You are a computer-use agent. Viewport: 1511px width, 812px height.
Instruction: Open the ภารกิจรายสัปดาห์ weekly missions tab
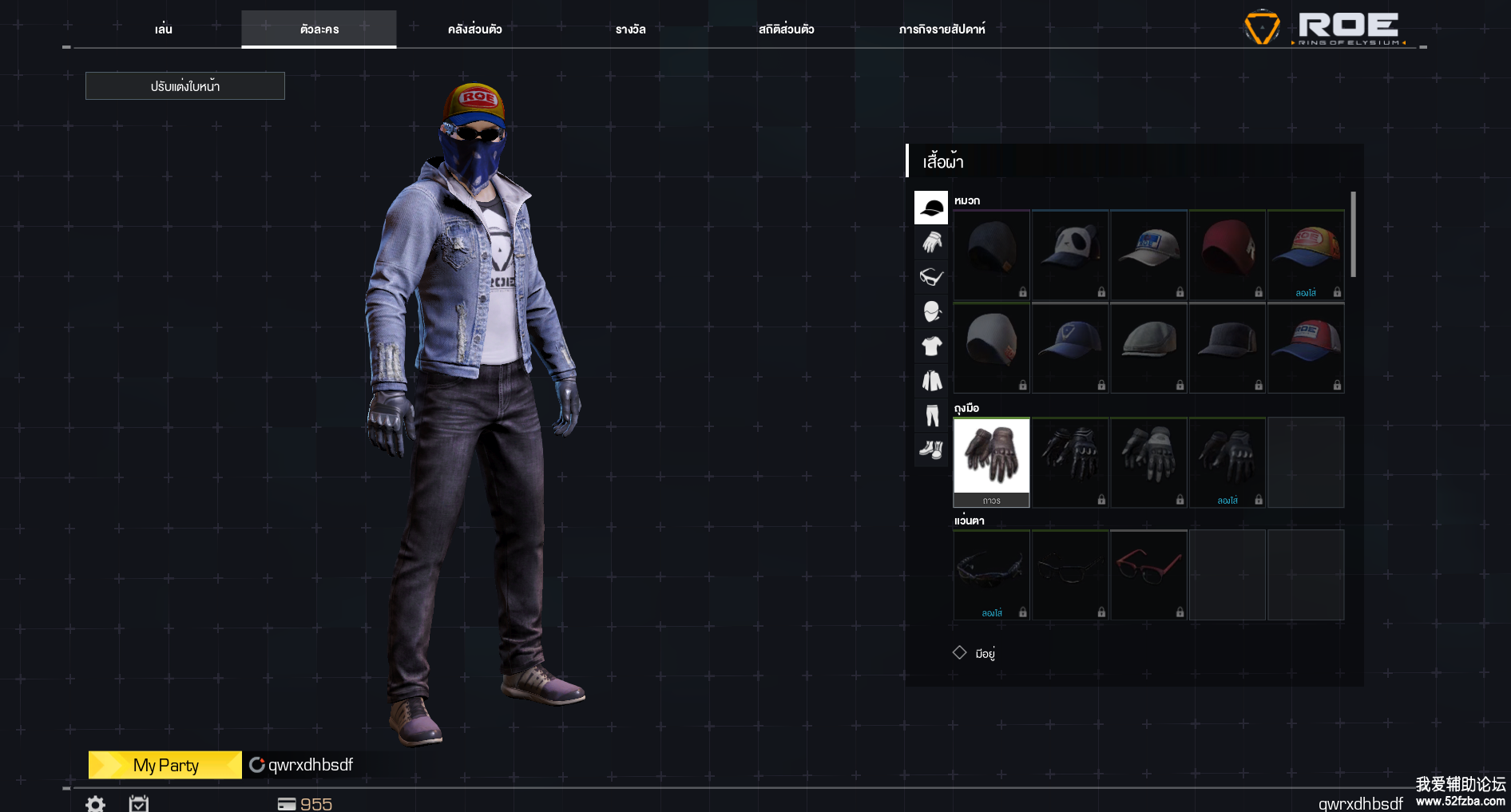(x=942, y=30)
